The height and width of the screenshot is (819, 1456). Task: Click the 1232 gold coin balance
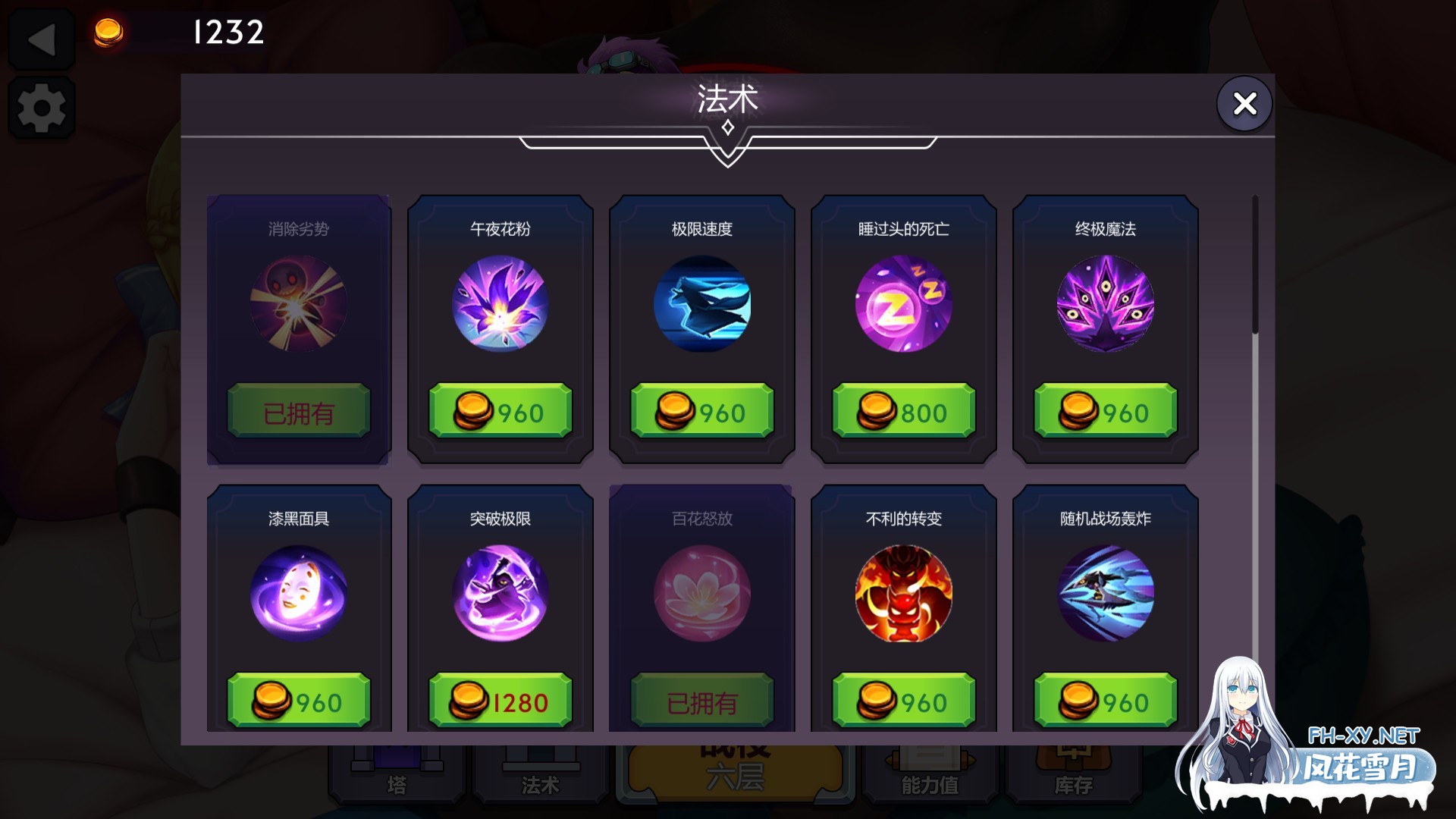[226, 32]
